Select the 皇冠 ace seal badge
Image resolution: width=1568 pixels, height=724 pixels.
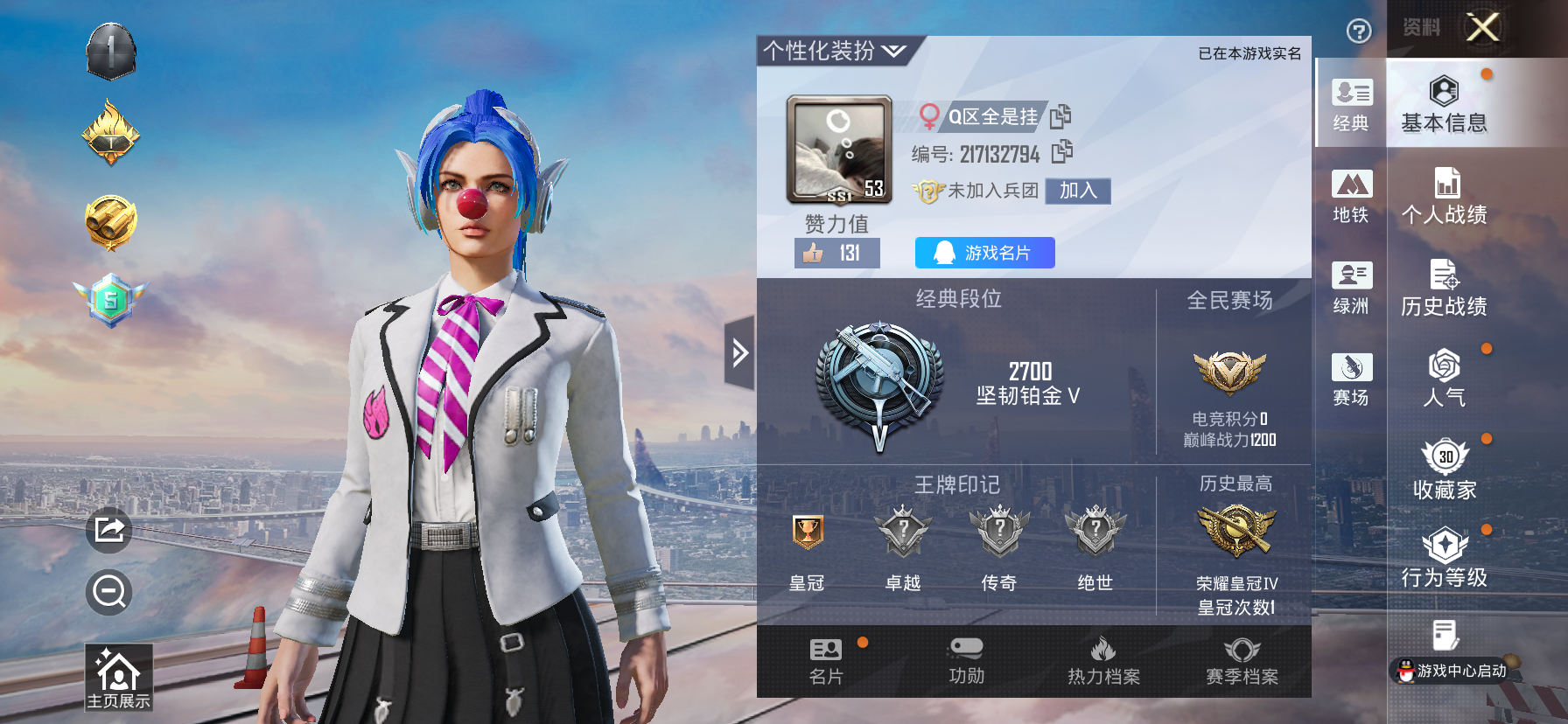pos(809,533)
